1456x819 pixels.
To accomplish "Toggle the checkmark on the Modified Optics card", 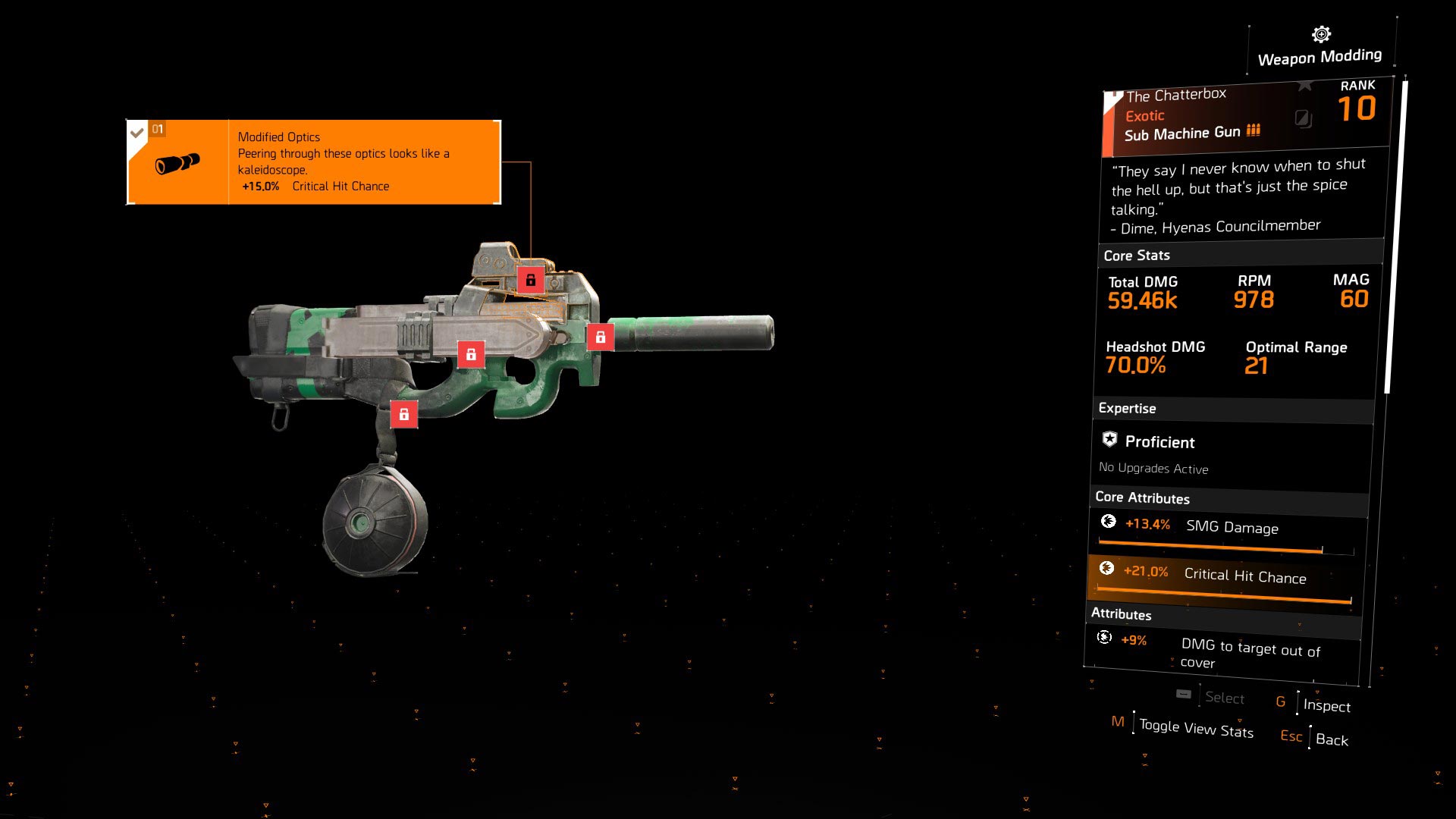I will (x=136, y=130).
